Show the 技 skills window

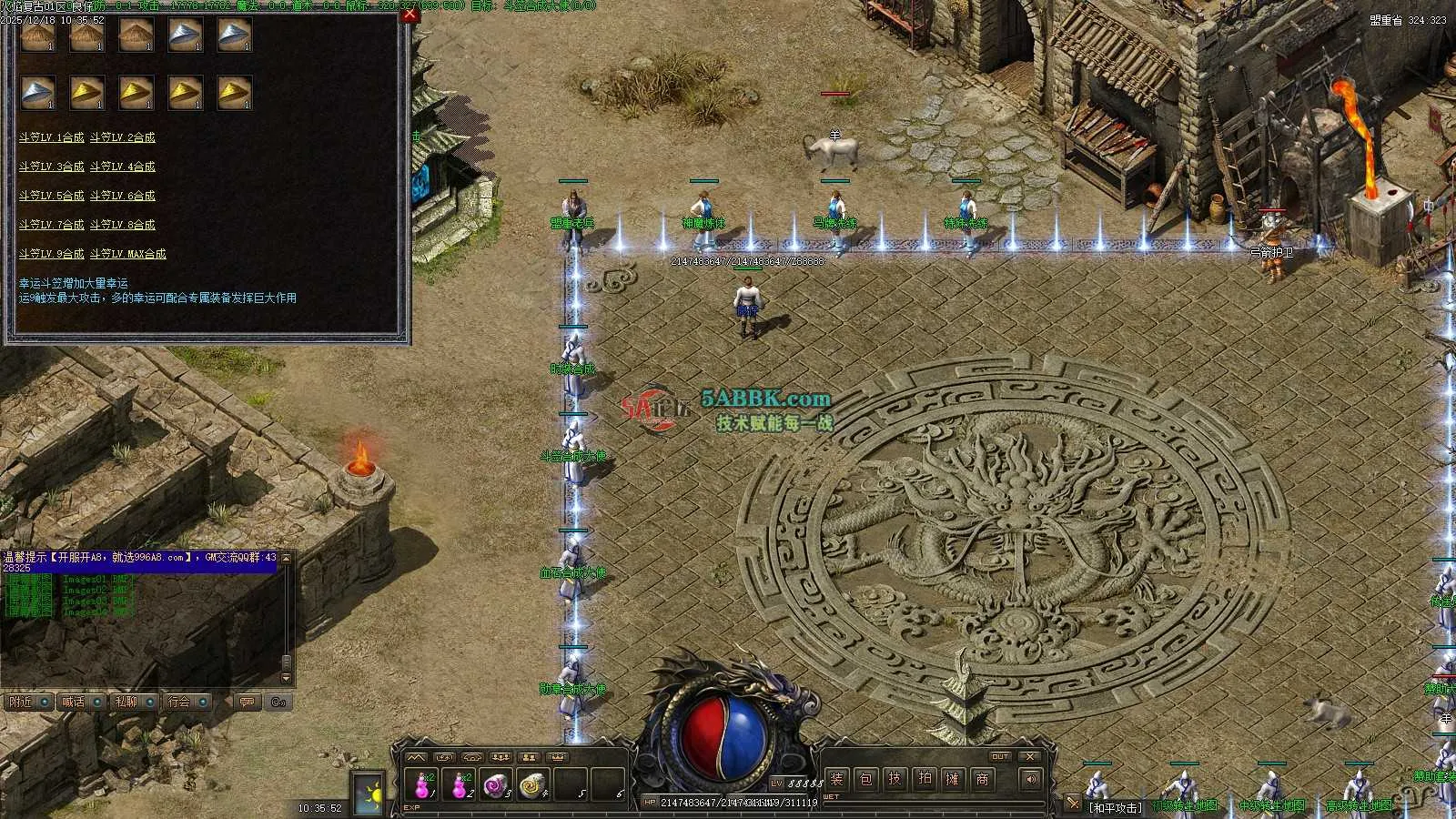pos(895,779)
